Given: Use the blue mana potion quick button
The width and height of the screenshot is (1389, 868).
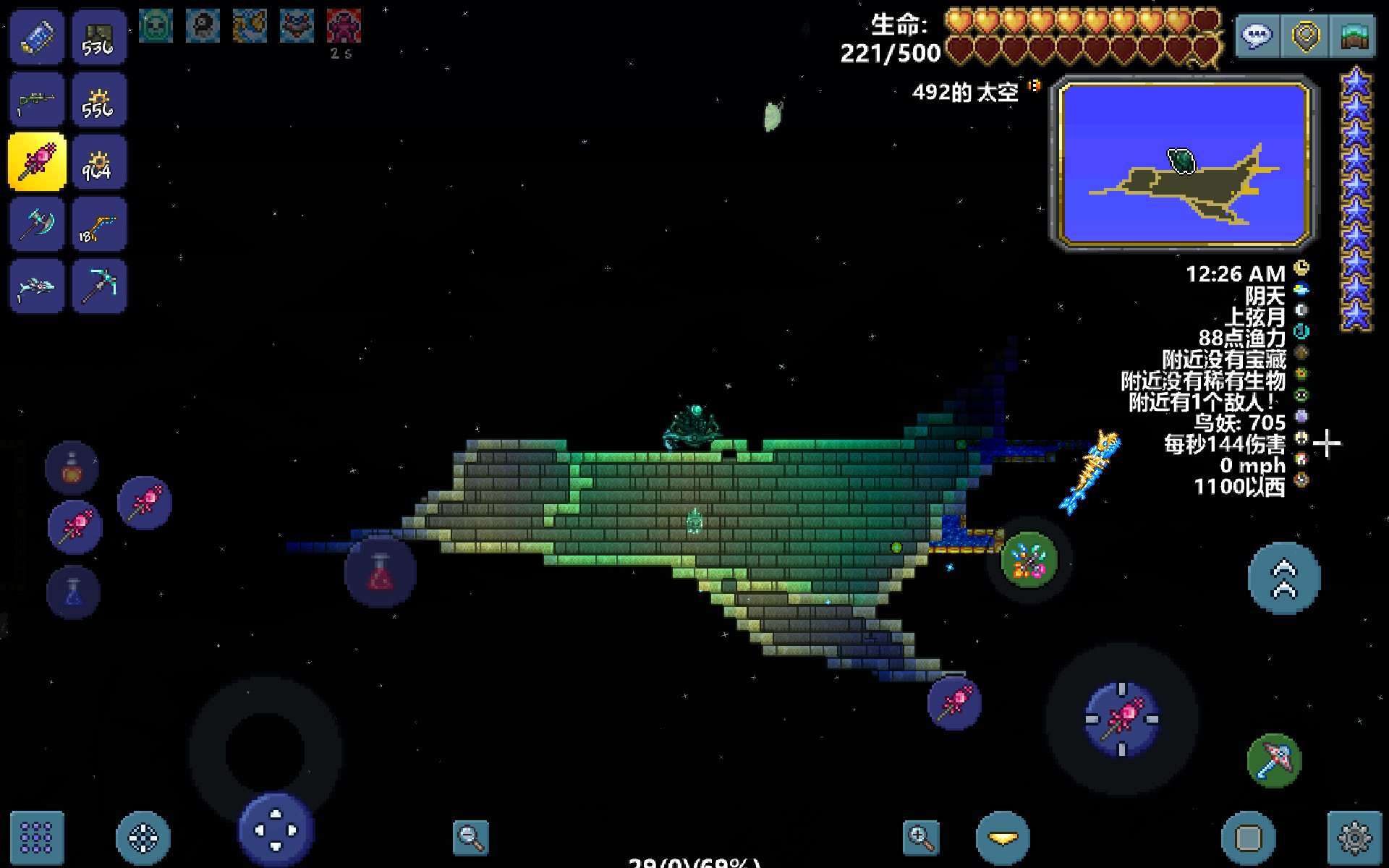Looking at the screenshot, I should (73, 592).
